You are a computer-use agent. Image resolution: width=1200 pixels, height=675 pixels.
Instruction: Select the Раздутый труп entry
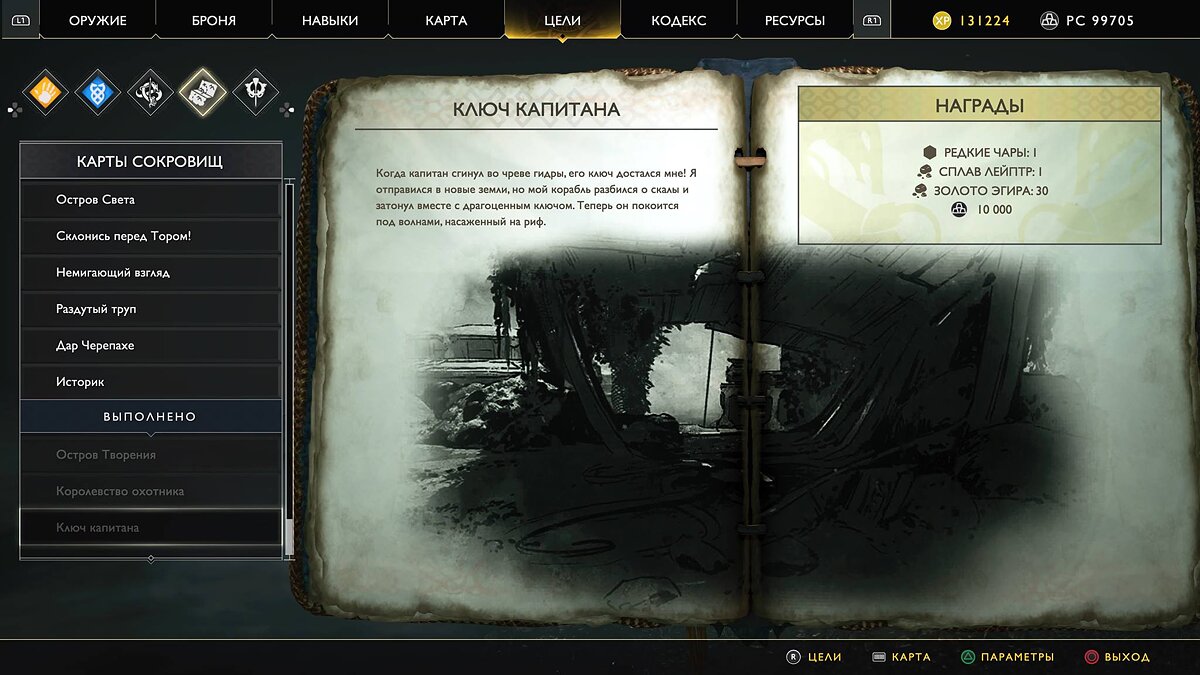pos(150,309)
